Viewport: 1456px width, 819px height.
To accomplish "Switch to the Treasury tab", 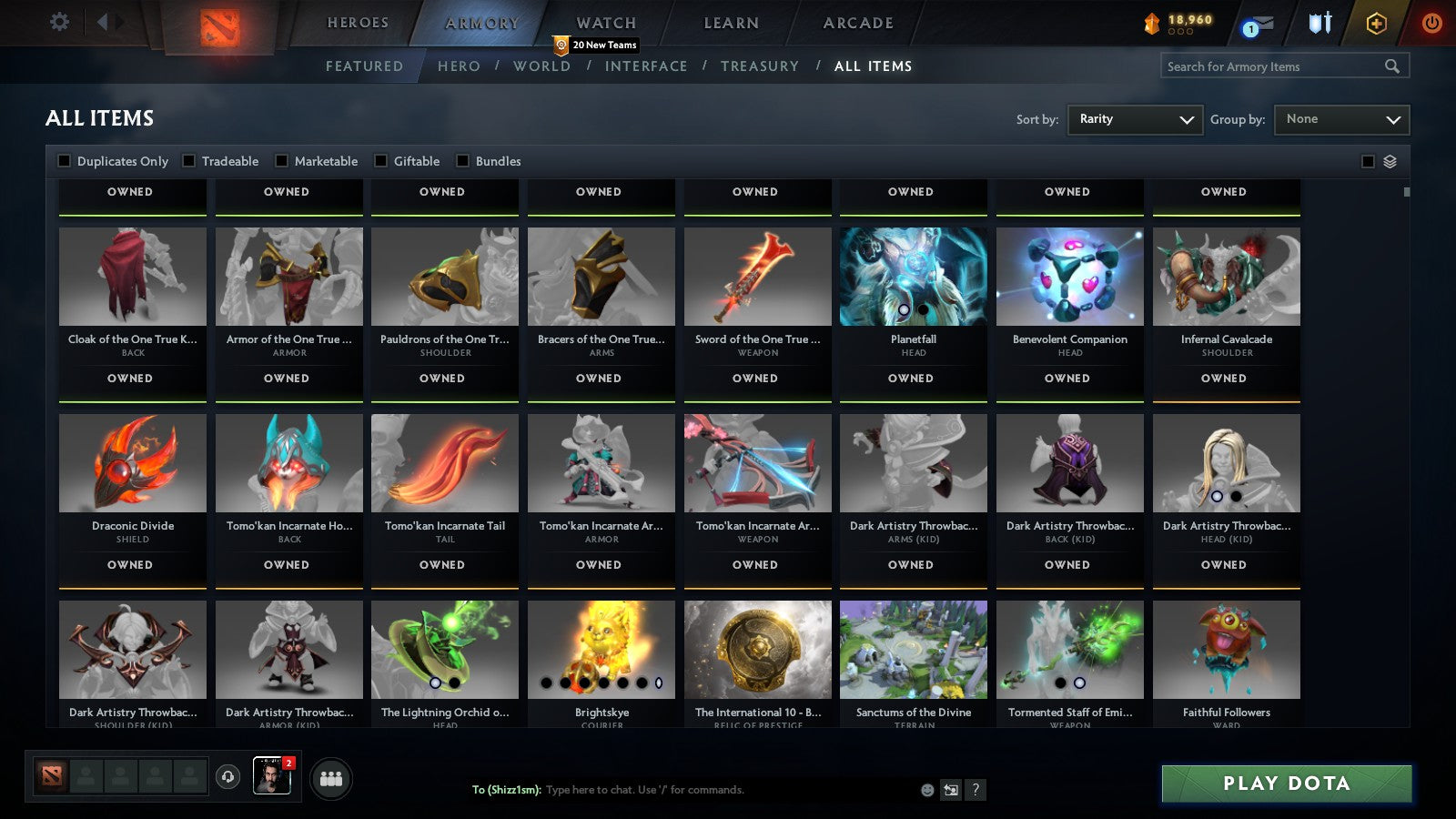I will (761, 66).
